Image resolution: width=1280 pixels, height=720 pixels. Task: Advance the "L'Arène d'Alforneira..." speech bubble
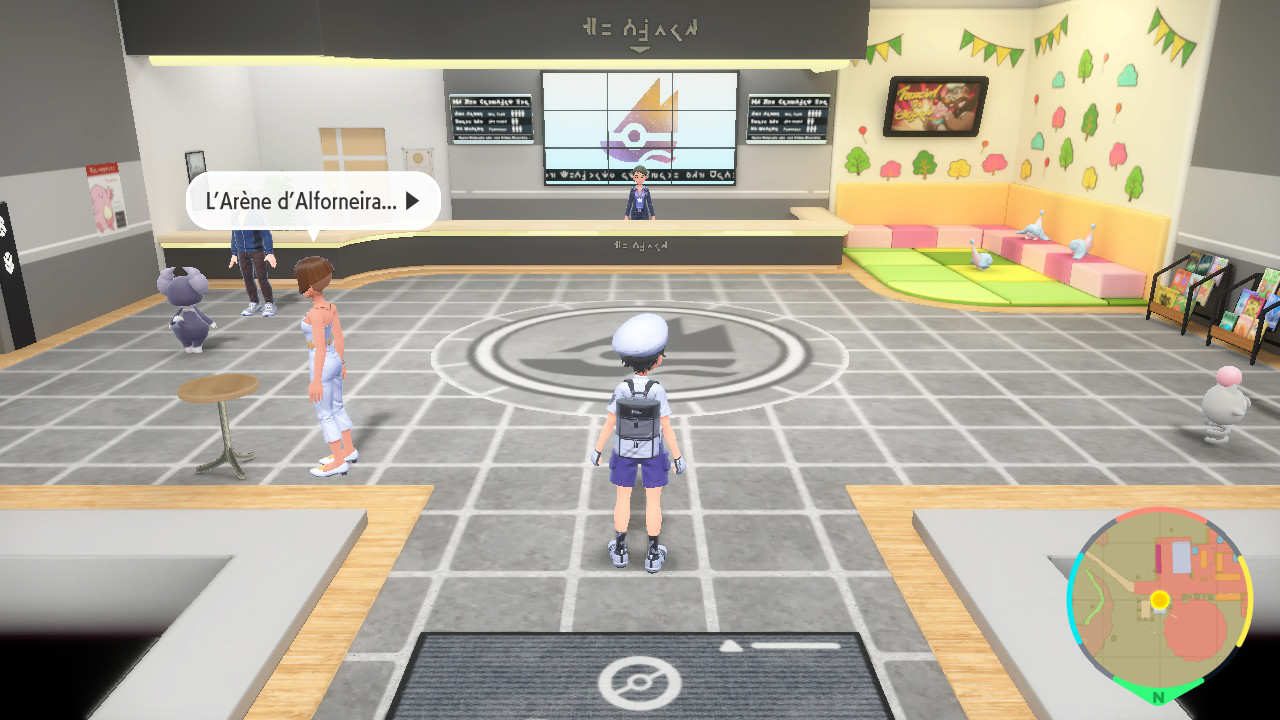pyautogui.click(x=411, y=201)
